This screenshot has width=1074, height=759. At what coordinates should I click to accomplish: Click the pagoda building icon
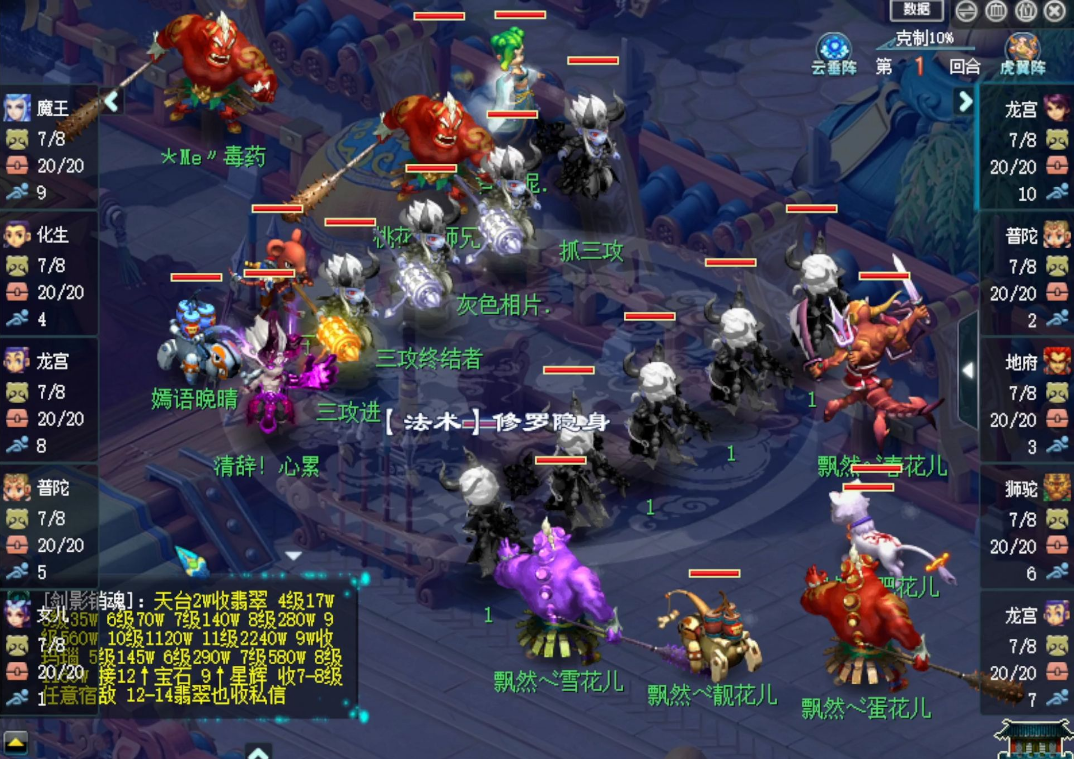tap(1034, 738)
